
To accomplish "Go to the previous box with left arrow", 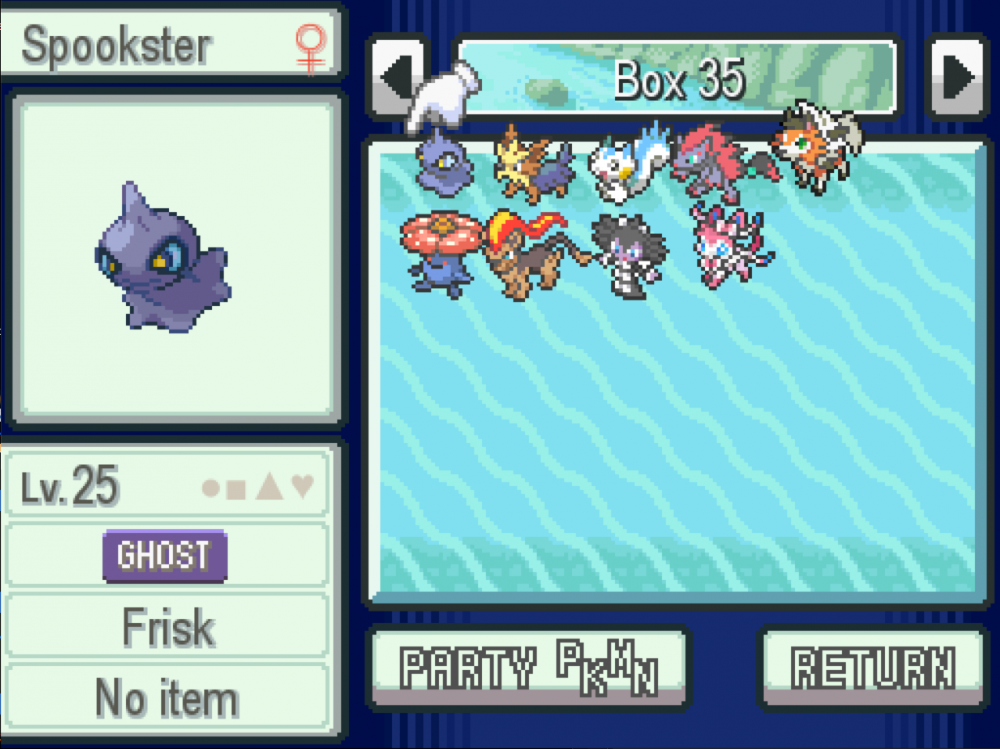I will [x=397, y=76].
